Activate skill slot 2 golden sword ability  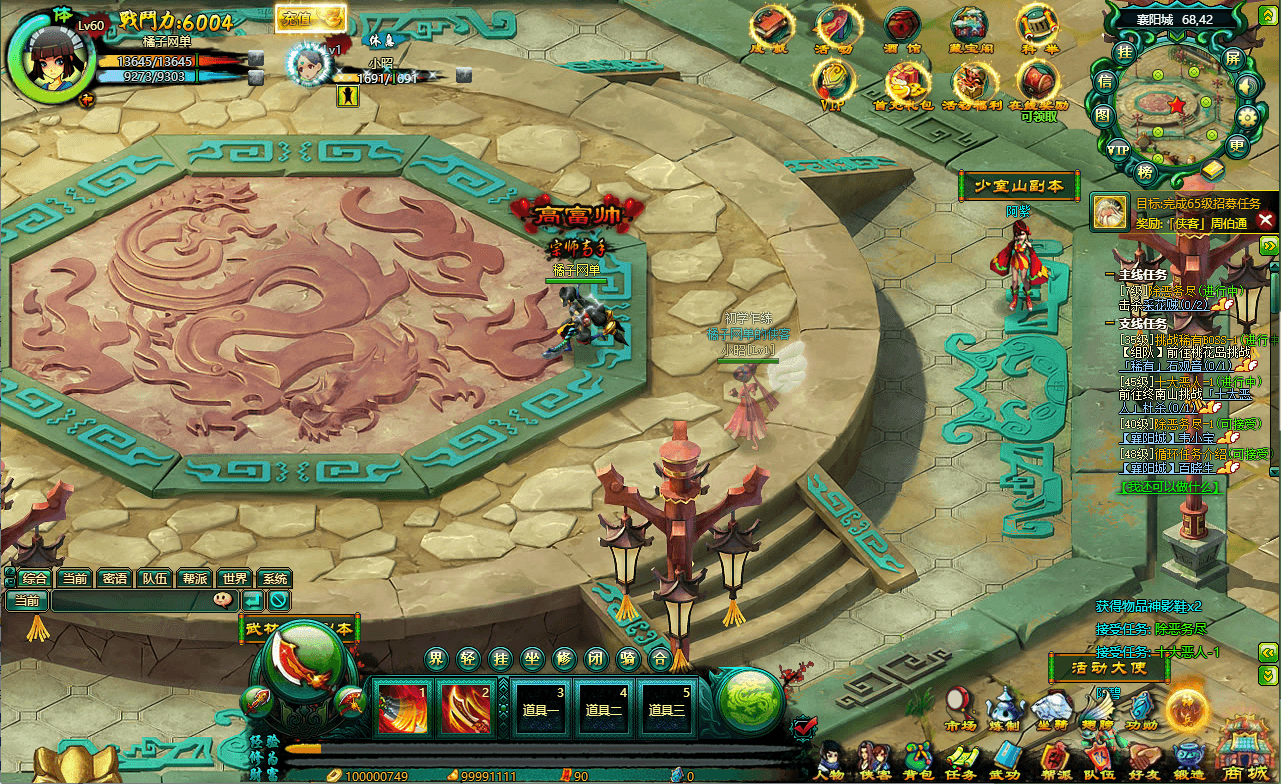point(466,707)
